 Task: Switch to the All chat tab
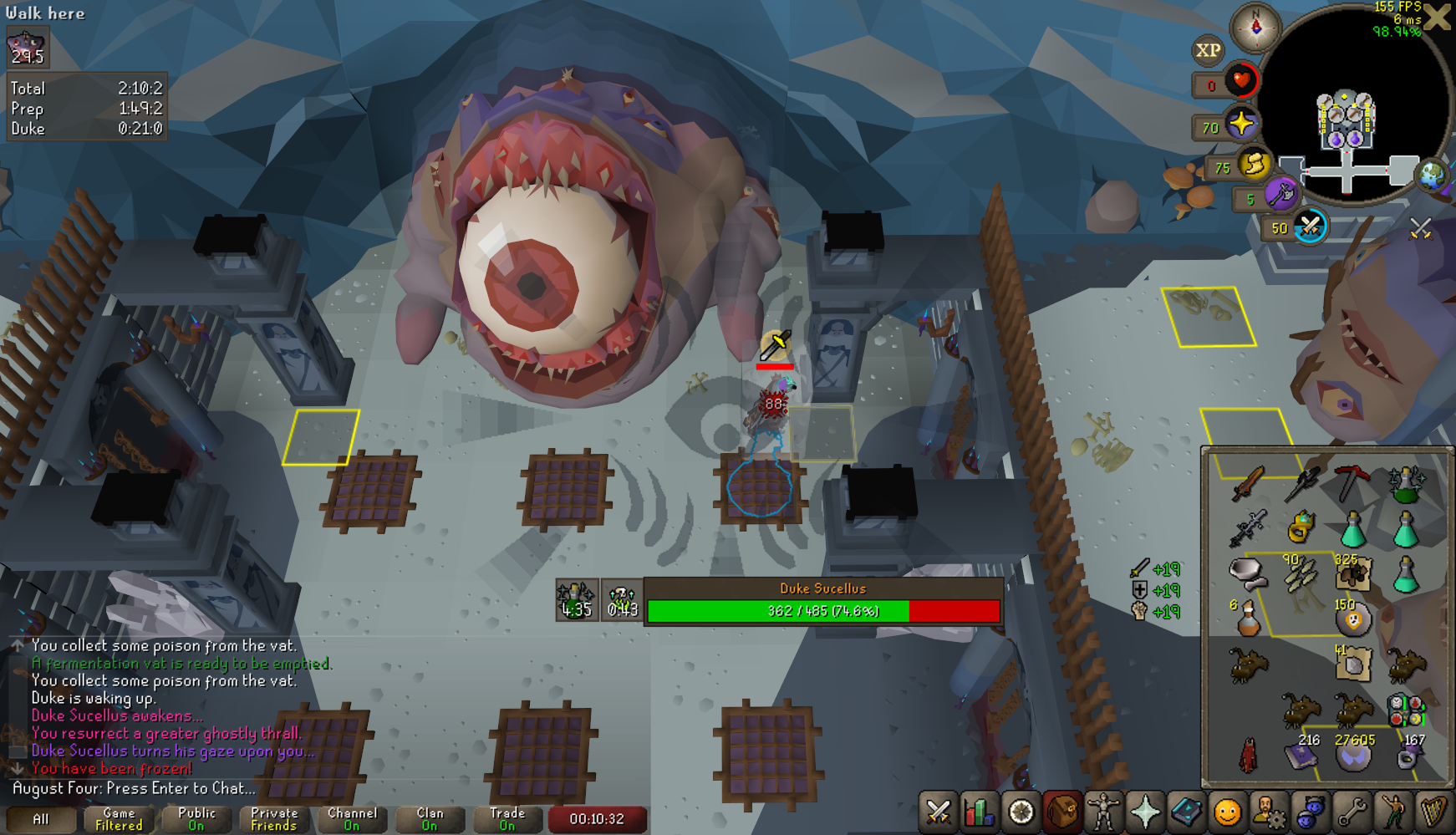41,819
